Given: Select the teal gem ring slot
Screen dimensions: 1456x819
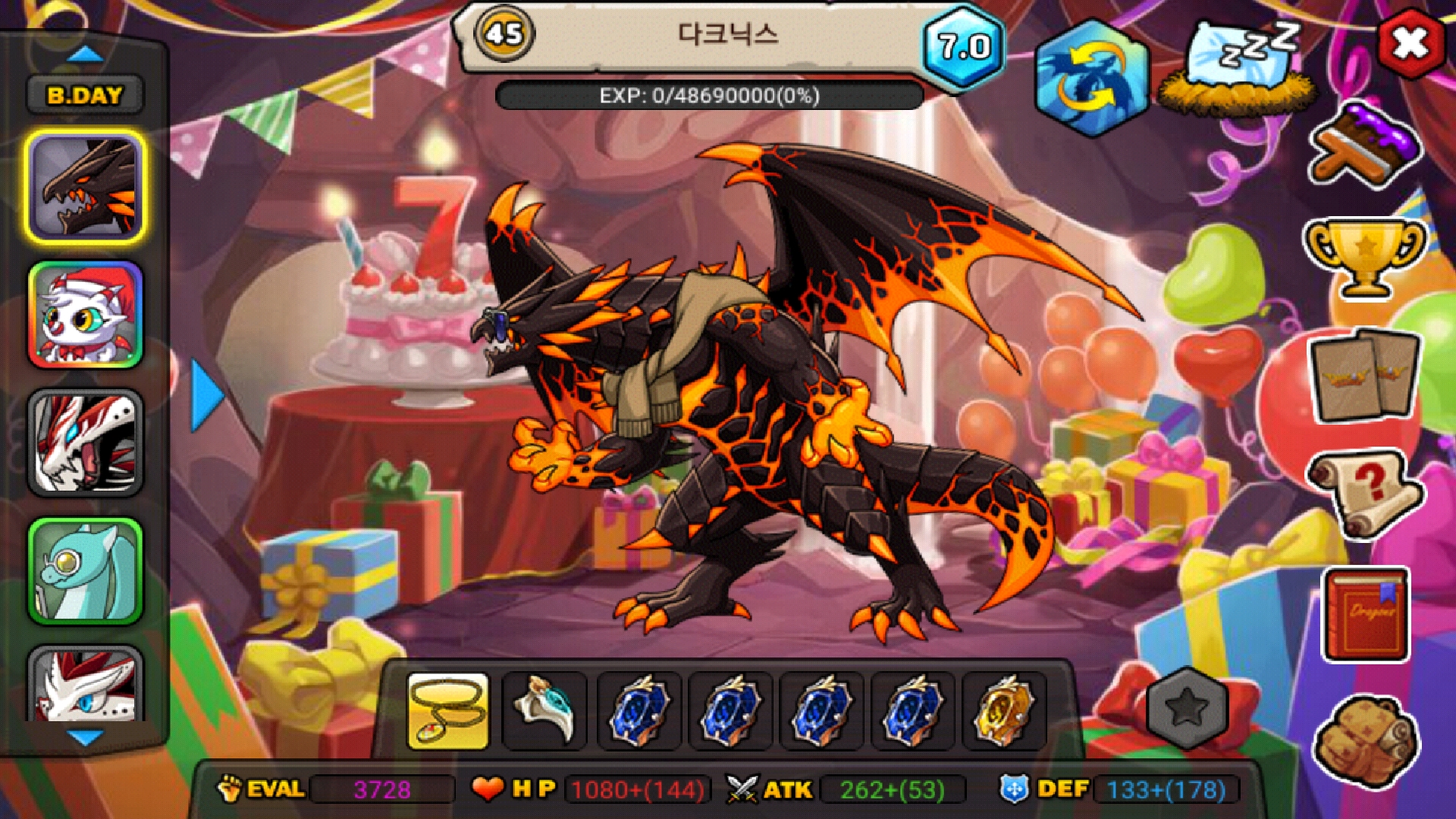Looking at the screenshot, I should pyautogui.click(x=544, y=711).
